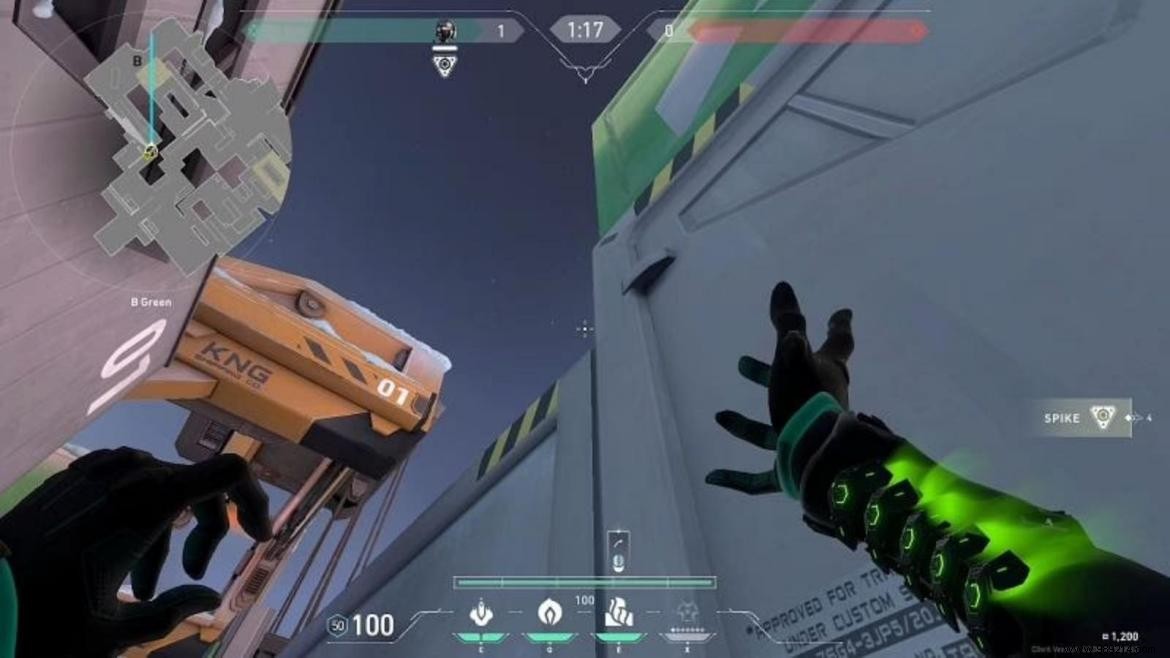Click the greyed-out Viper's Pit ultimate icon
The image size is (1170, 658).
pos(685,612)
